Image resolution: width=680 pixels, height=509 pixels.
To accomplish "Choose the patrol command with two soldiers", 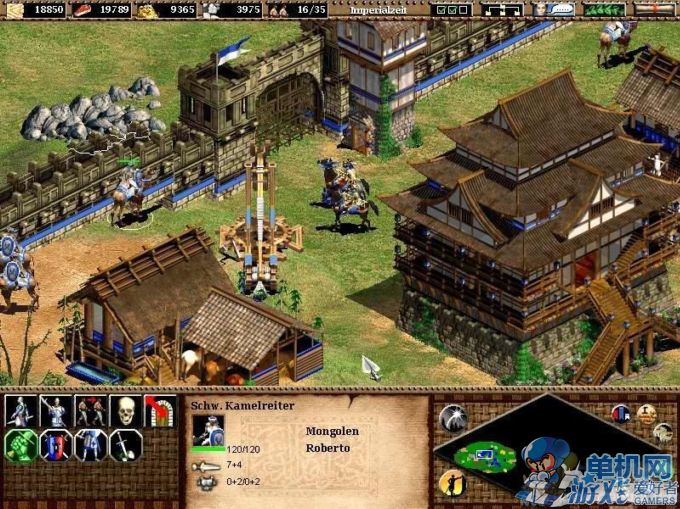I will [x=91, y=411].
